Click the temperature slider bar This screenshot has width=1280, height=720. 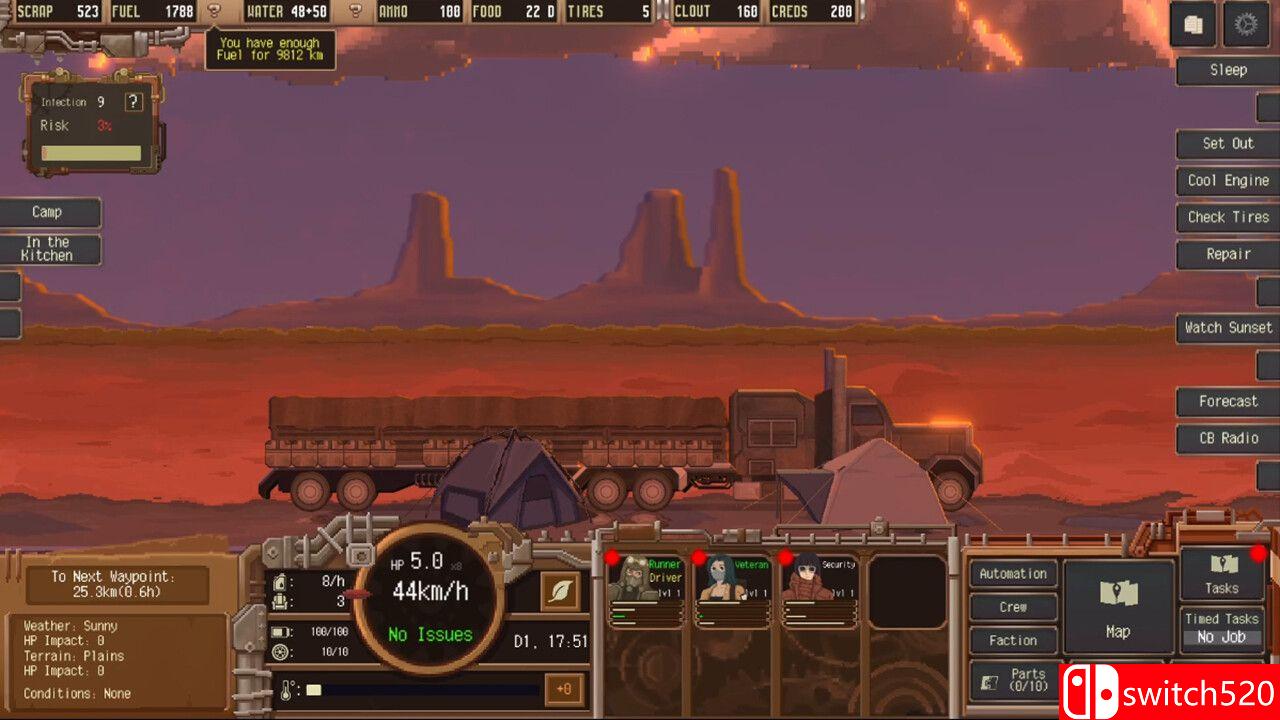[x=420, y=690]
